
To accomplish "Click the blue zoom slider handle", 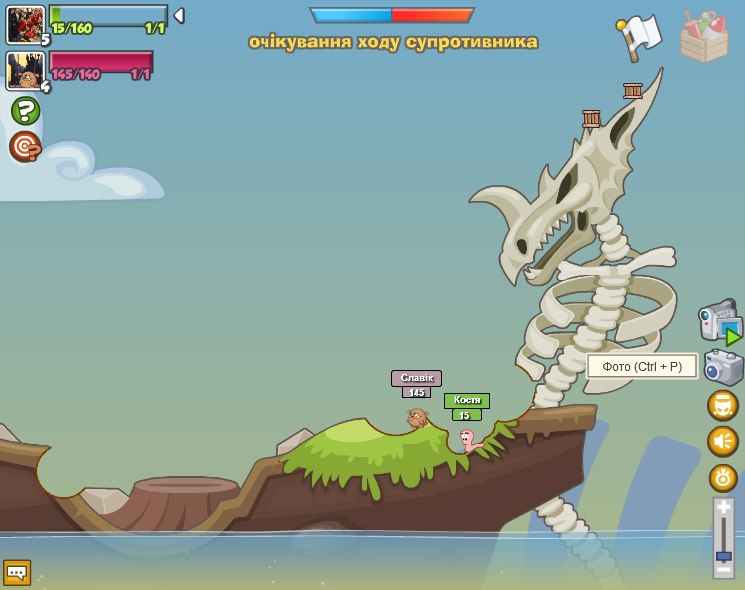I will [723, 555].
